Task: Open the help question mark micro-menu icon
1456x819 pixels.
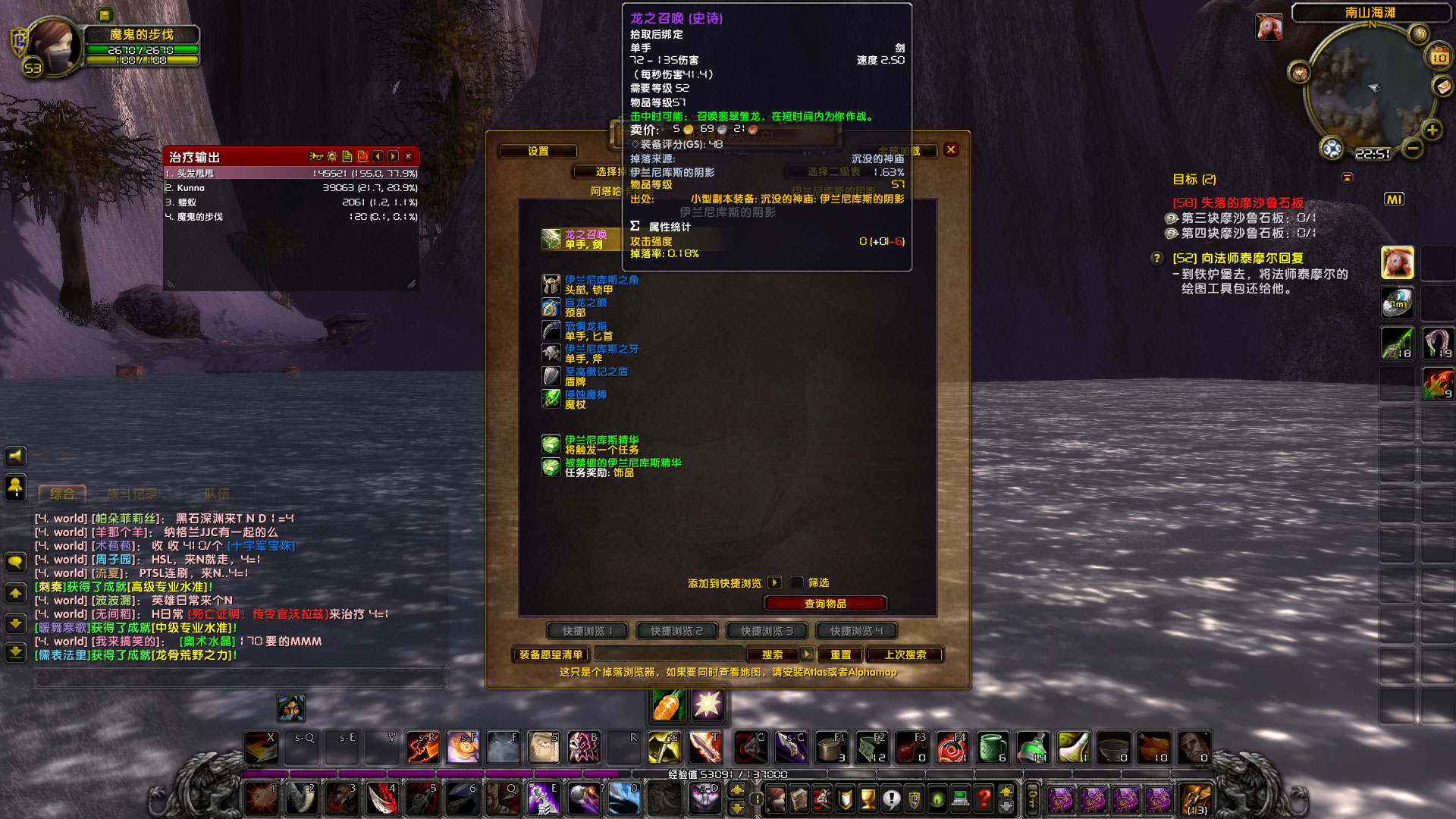Action: click(984, 799)
